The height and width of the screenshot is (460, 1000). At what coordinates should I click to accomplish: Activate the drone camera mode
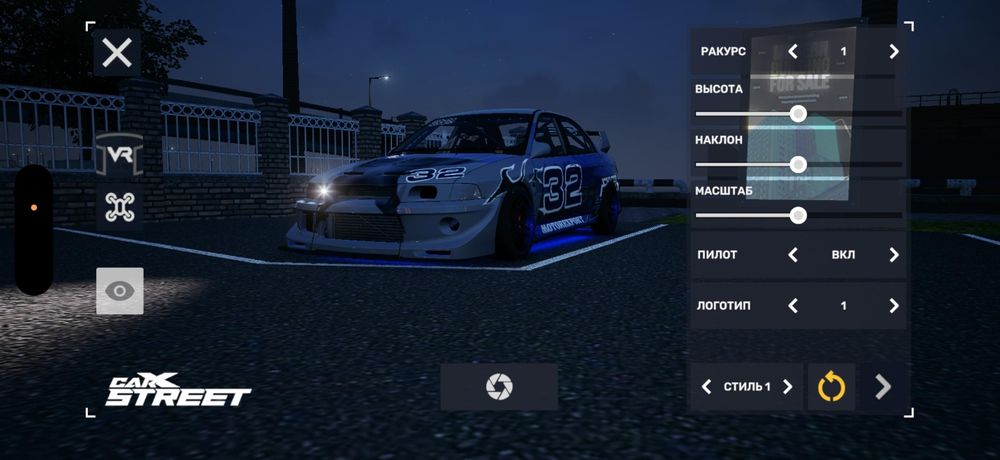point(120,207)
